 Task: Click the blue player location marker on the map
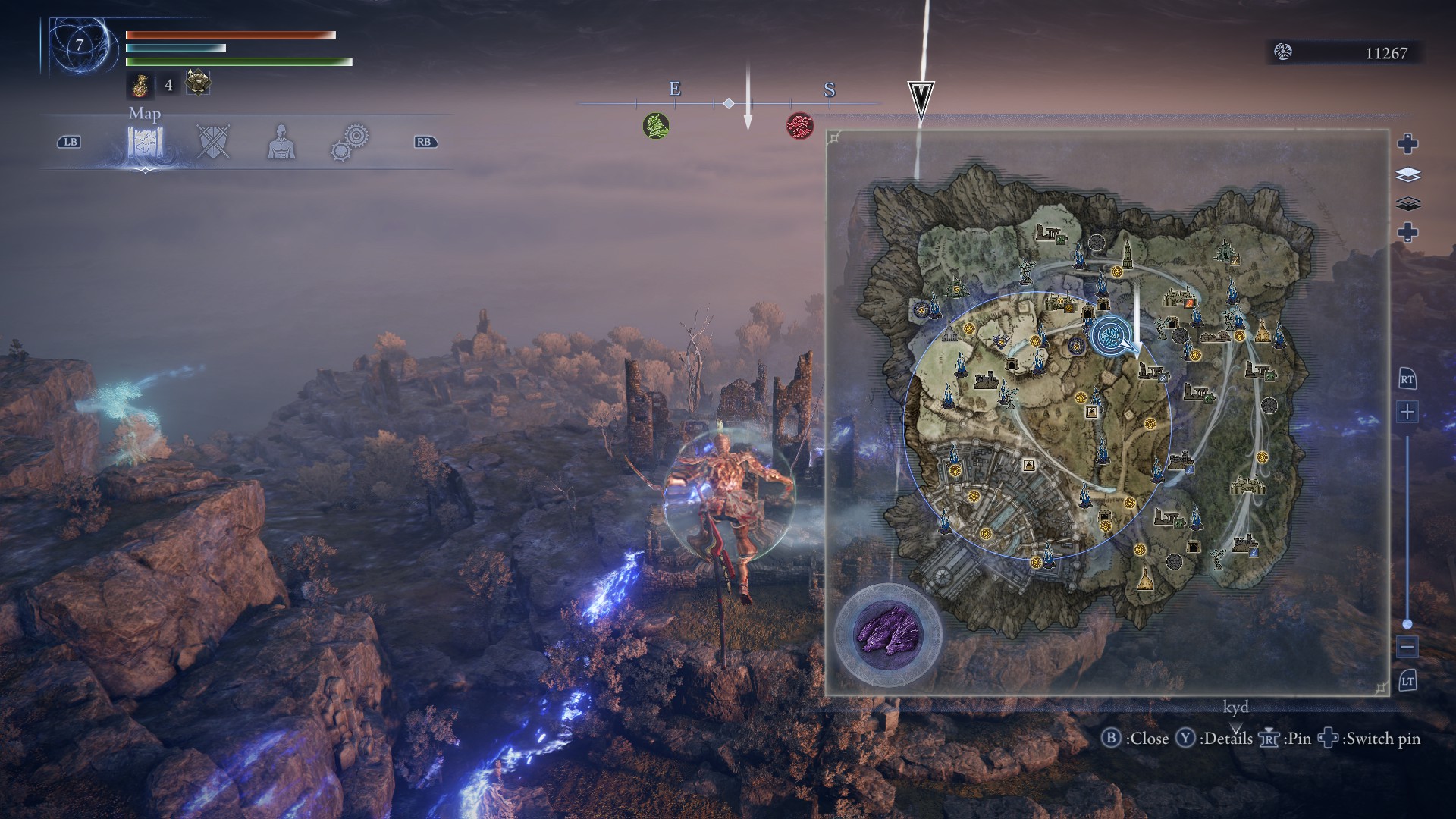[1110, 335]
